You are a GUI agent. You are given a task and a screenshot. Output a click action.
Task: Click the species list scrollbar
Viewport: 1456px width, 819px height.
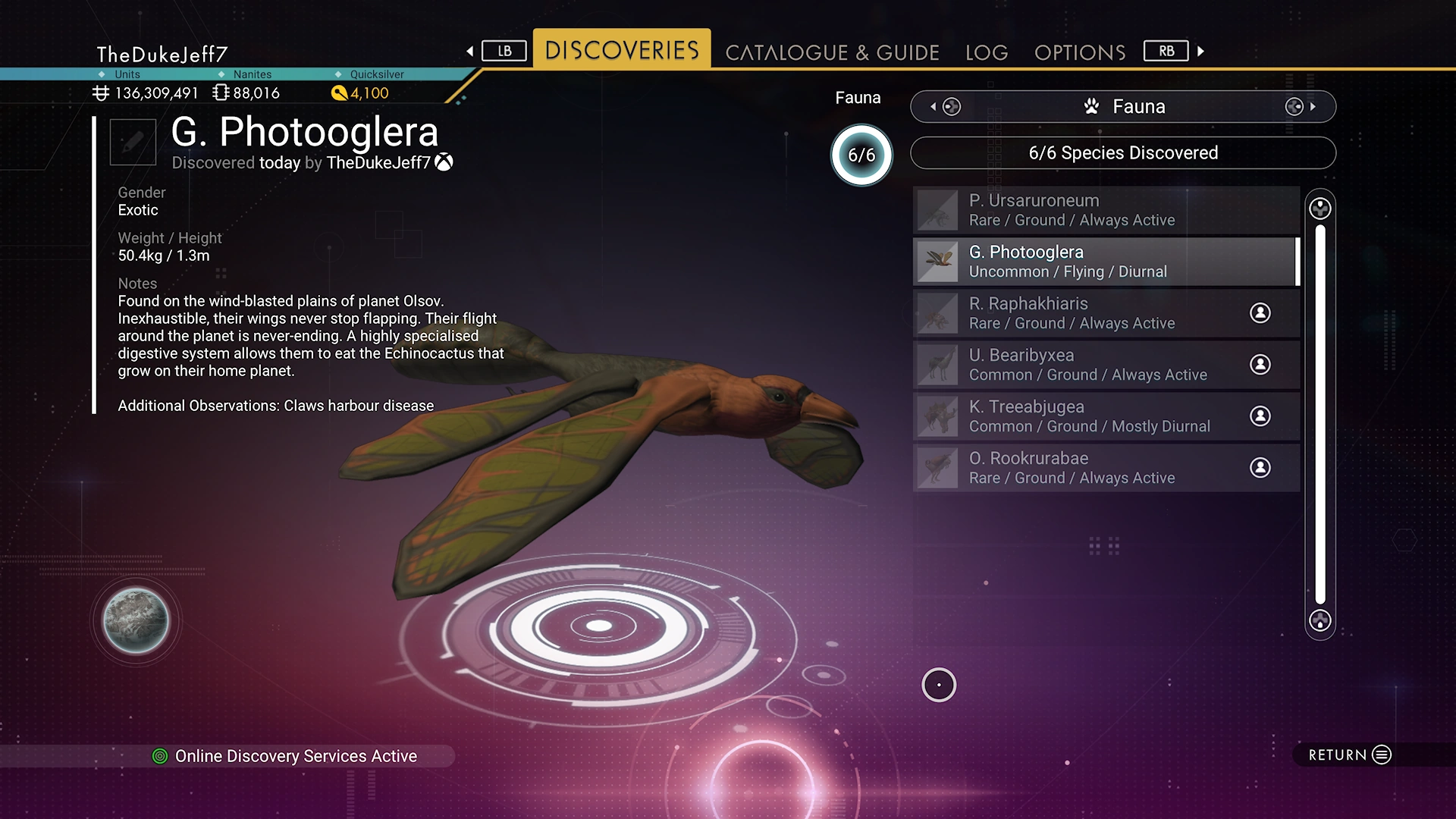(x=1320, y=414)
